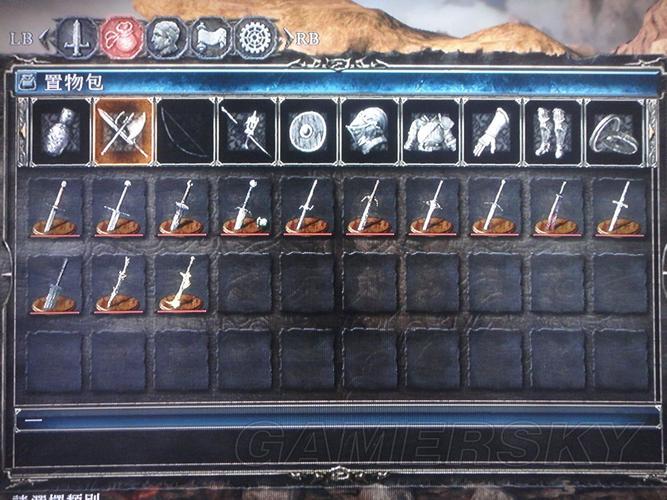
Task: Show the consumables bottle category
Action: coord(61,131)
